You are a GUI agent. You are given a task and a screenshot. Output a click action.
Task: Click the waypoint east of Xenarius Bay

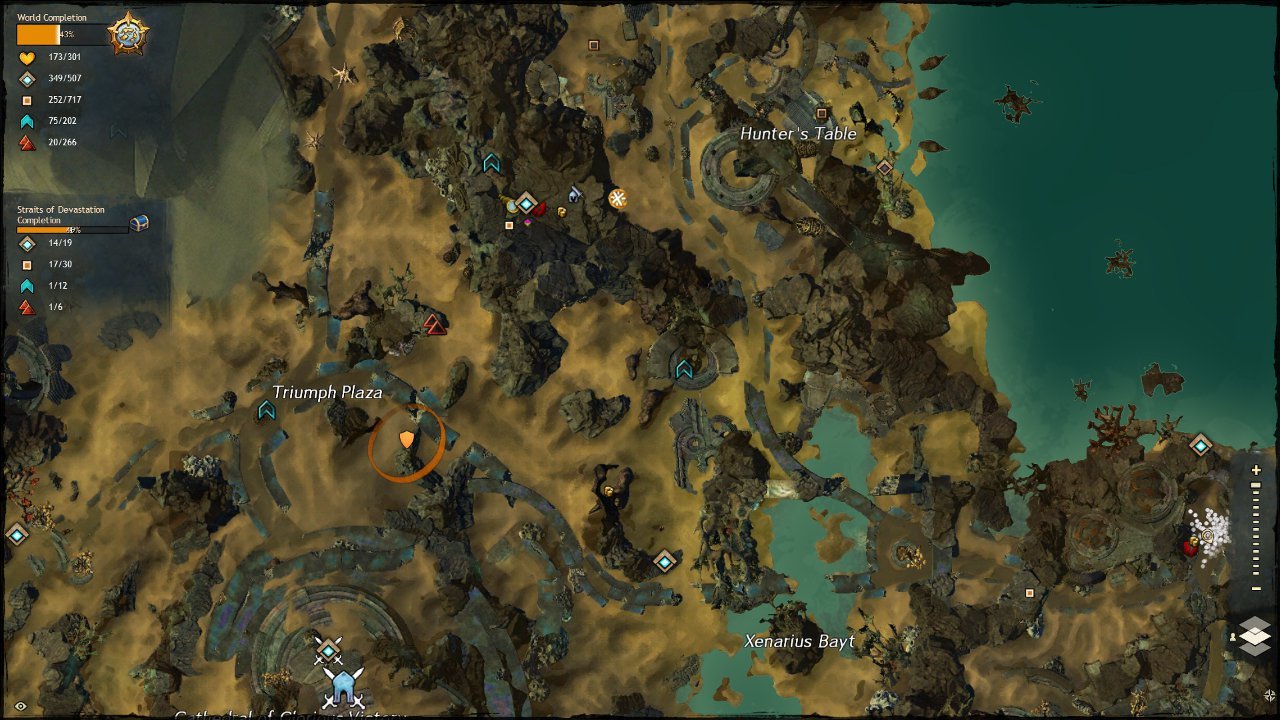pos(1200,445)
